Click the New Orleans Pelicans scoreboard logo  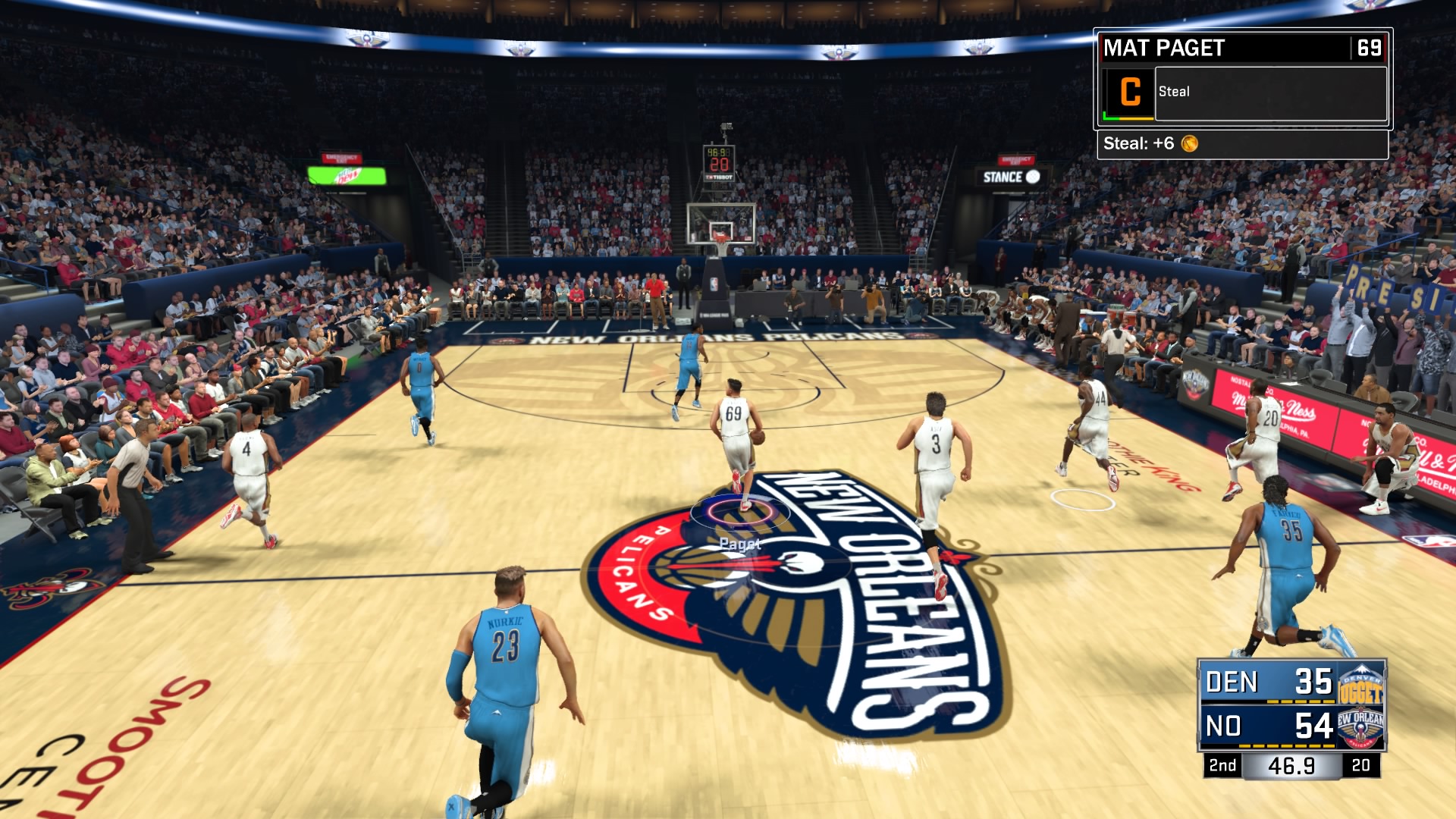pyautogui.click(x=1361, y=726)
